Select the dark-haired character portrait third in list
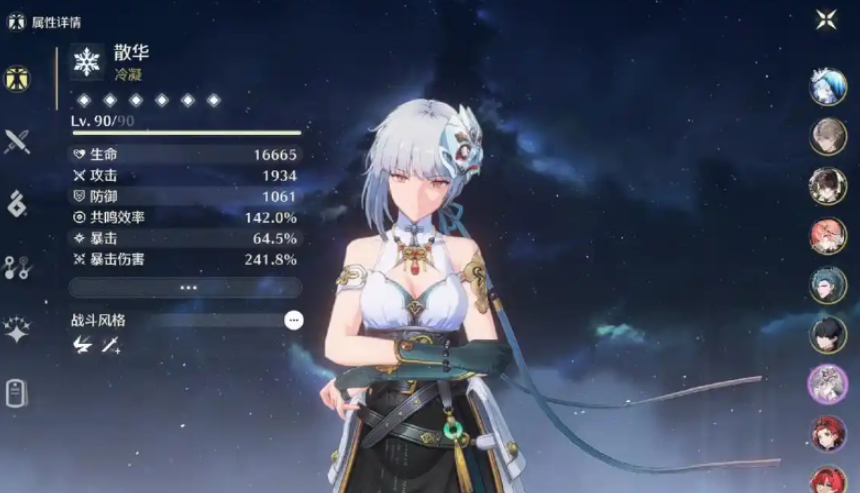The image size is (860, 493). point(828,186)
